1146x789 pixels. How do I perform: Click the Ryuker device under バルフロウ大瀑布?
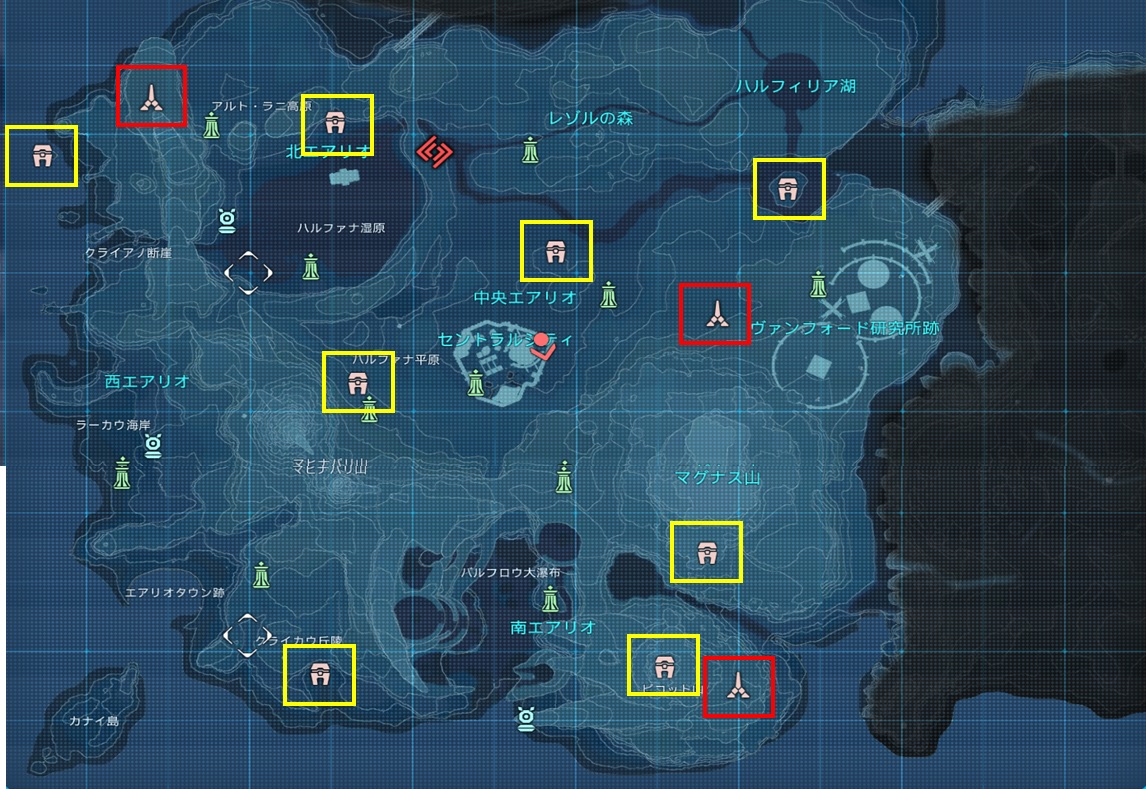coord(550,599)
